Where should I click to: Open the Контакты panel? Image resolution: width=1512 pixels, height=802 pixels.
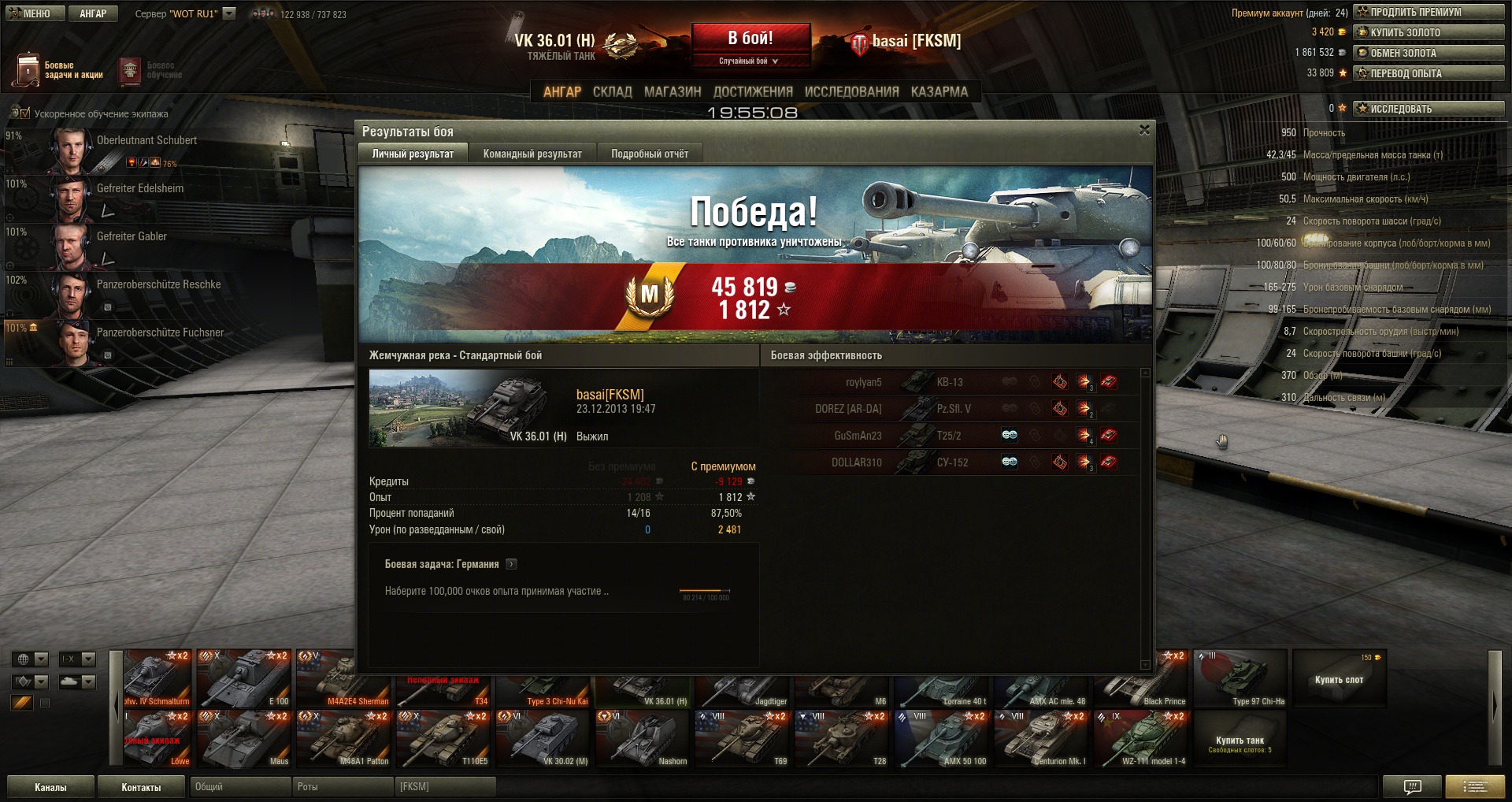click(141, 787)
